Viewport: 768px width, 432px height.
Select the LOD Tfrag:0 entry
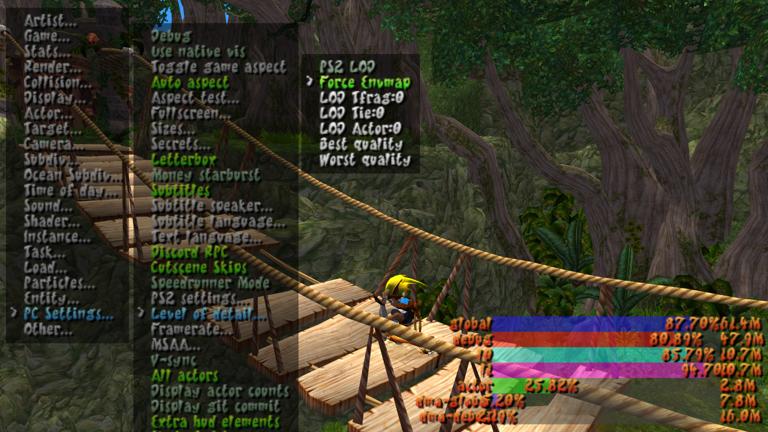361,98
